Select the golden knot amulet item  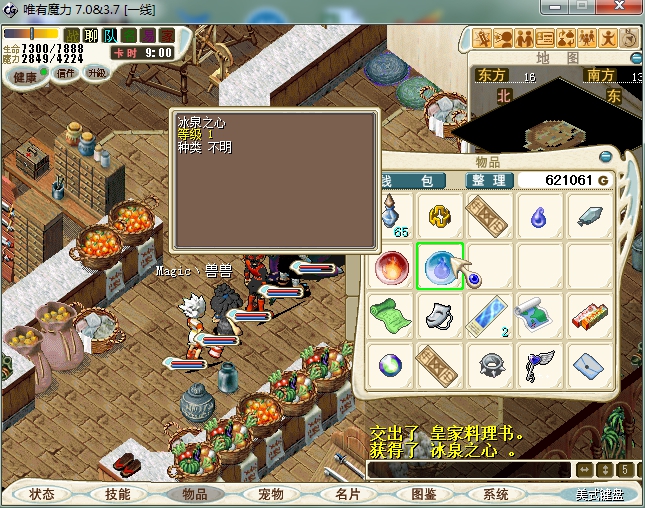(440, 215)
